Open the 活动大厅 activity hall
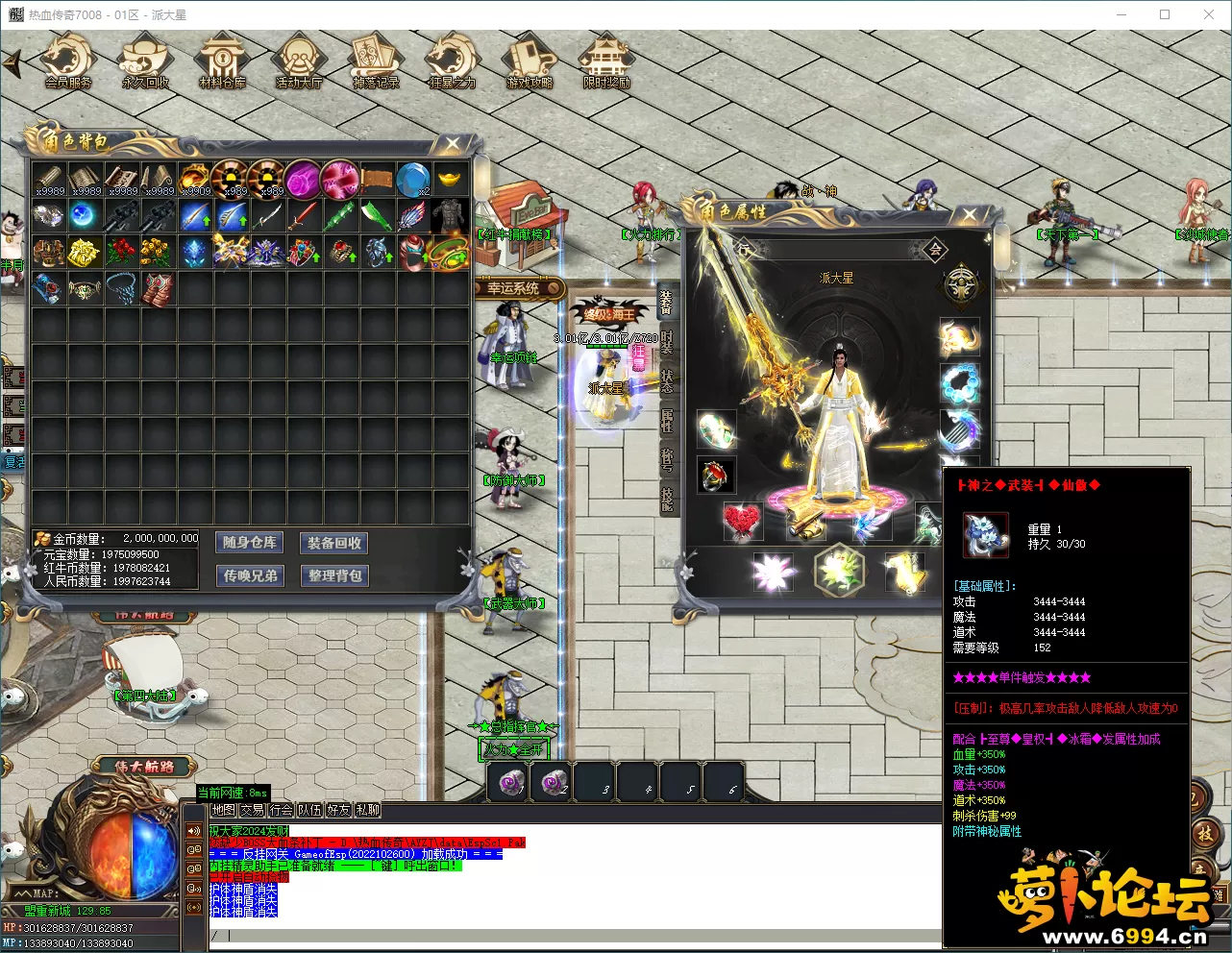The image size is (1232, 953). (x=299, y=61)
